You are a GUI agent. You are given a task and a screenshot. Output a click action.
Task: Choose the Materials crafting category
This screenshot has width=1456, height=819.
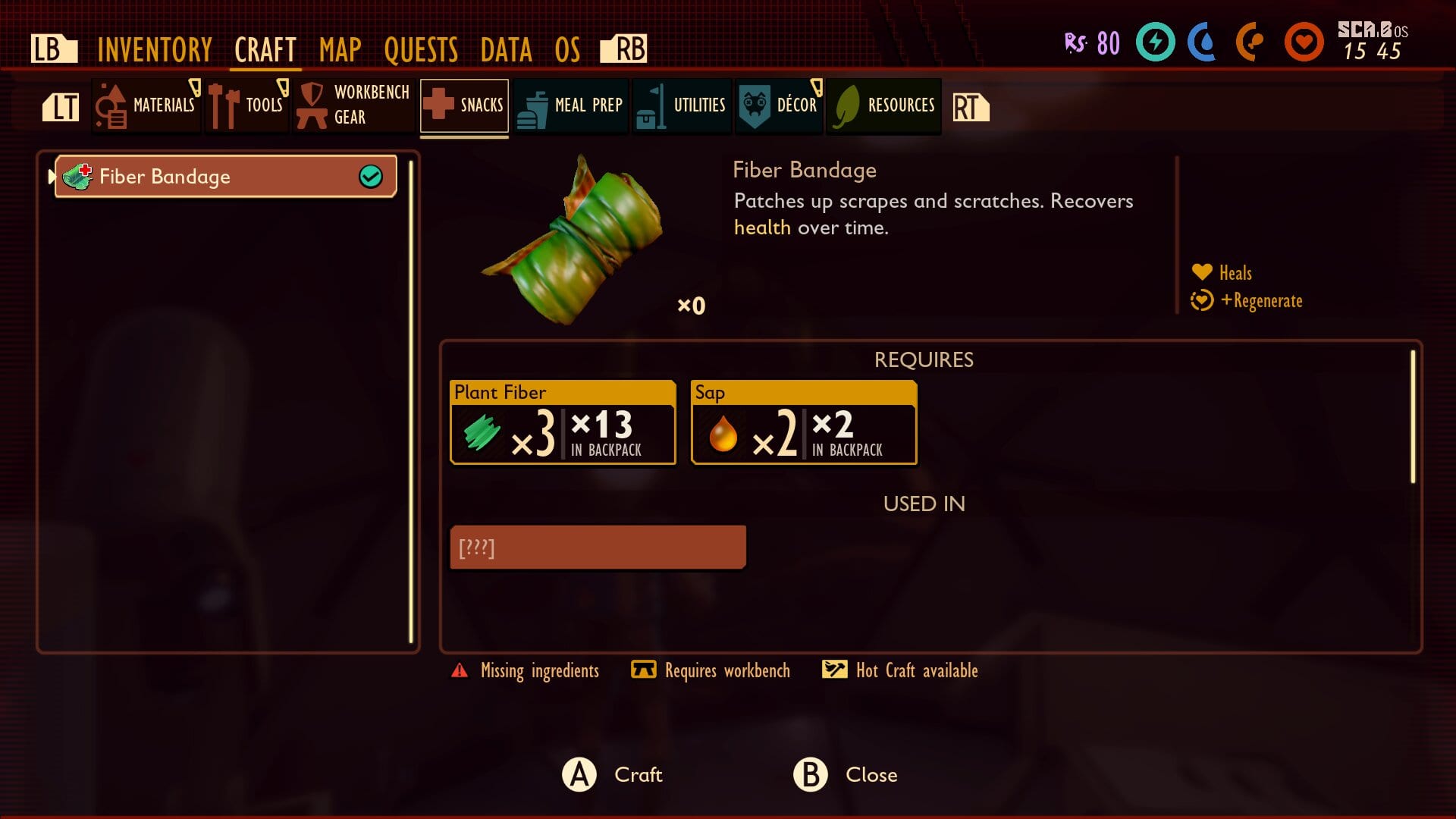[x=147, y=105]
